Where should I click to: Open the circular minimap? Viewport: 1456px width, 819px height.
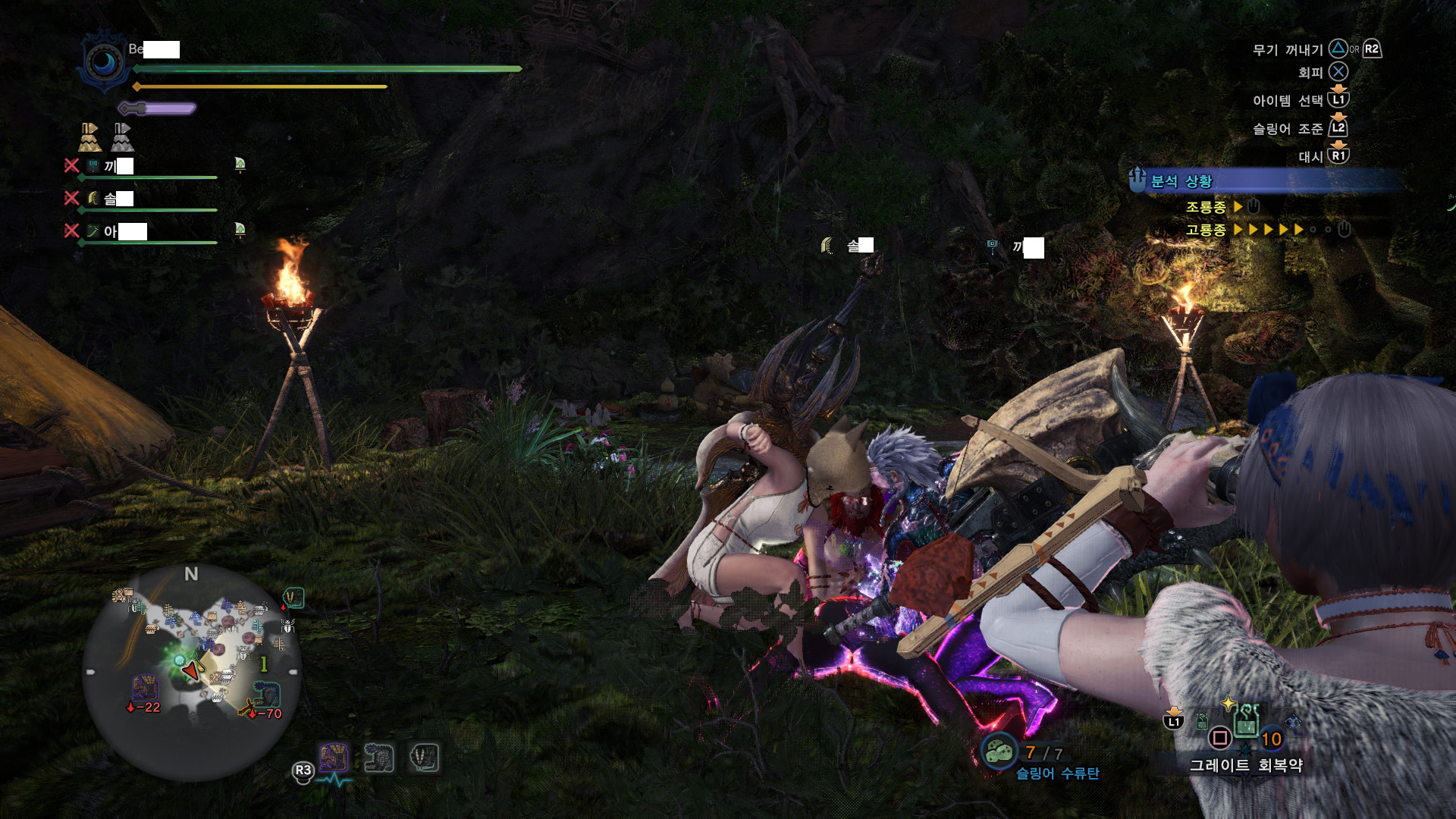click(x=191, y=671)
